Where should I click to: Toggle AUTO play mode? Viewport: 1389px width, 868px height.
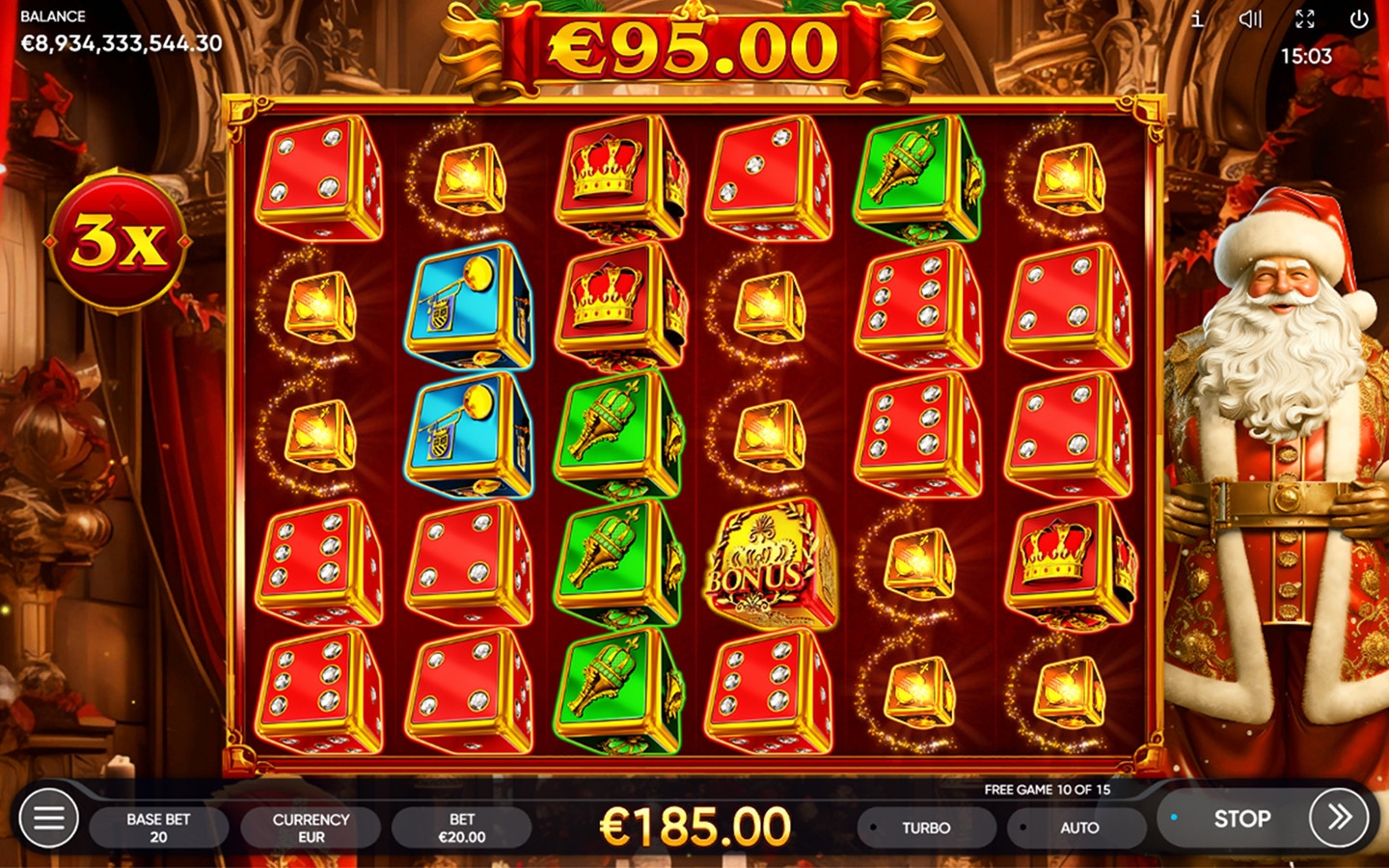coord(1077,827)
